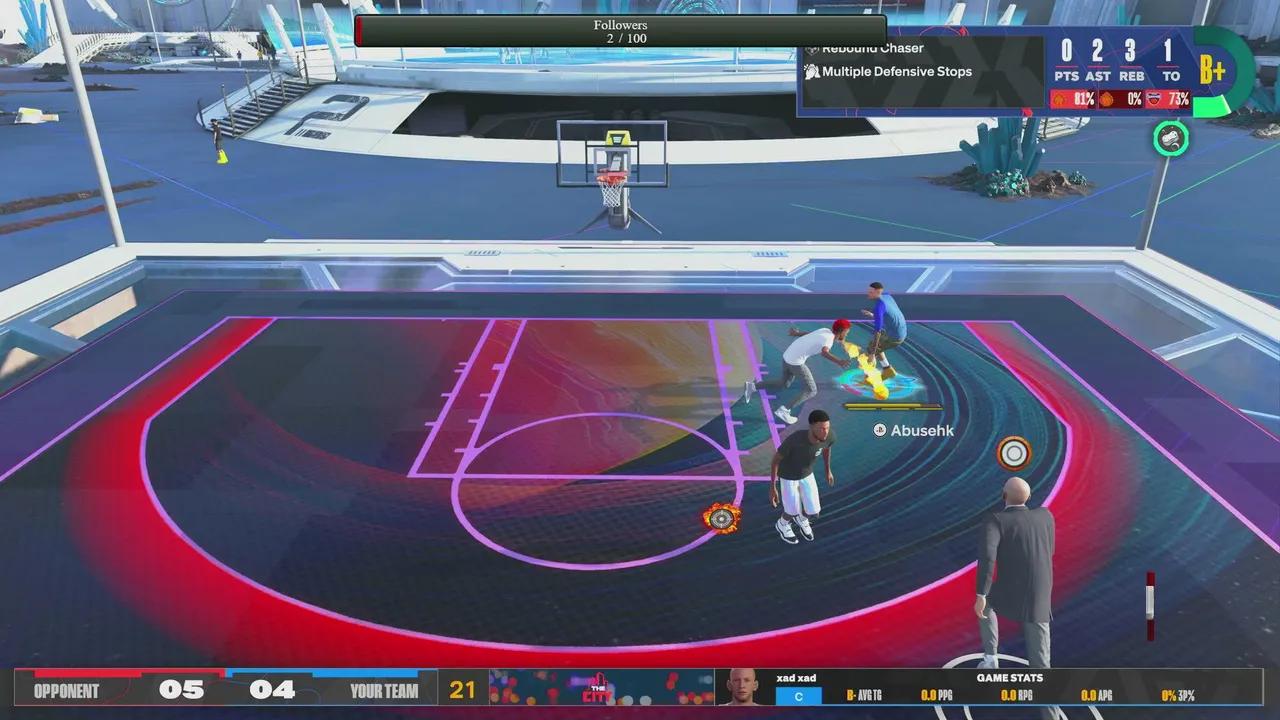The height and width of the screenshot is (720, 1280).
Task: Open the green chat bubble icon
Action: 1170,139
